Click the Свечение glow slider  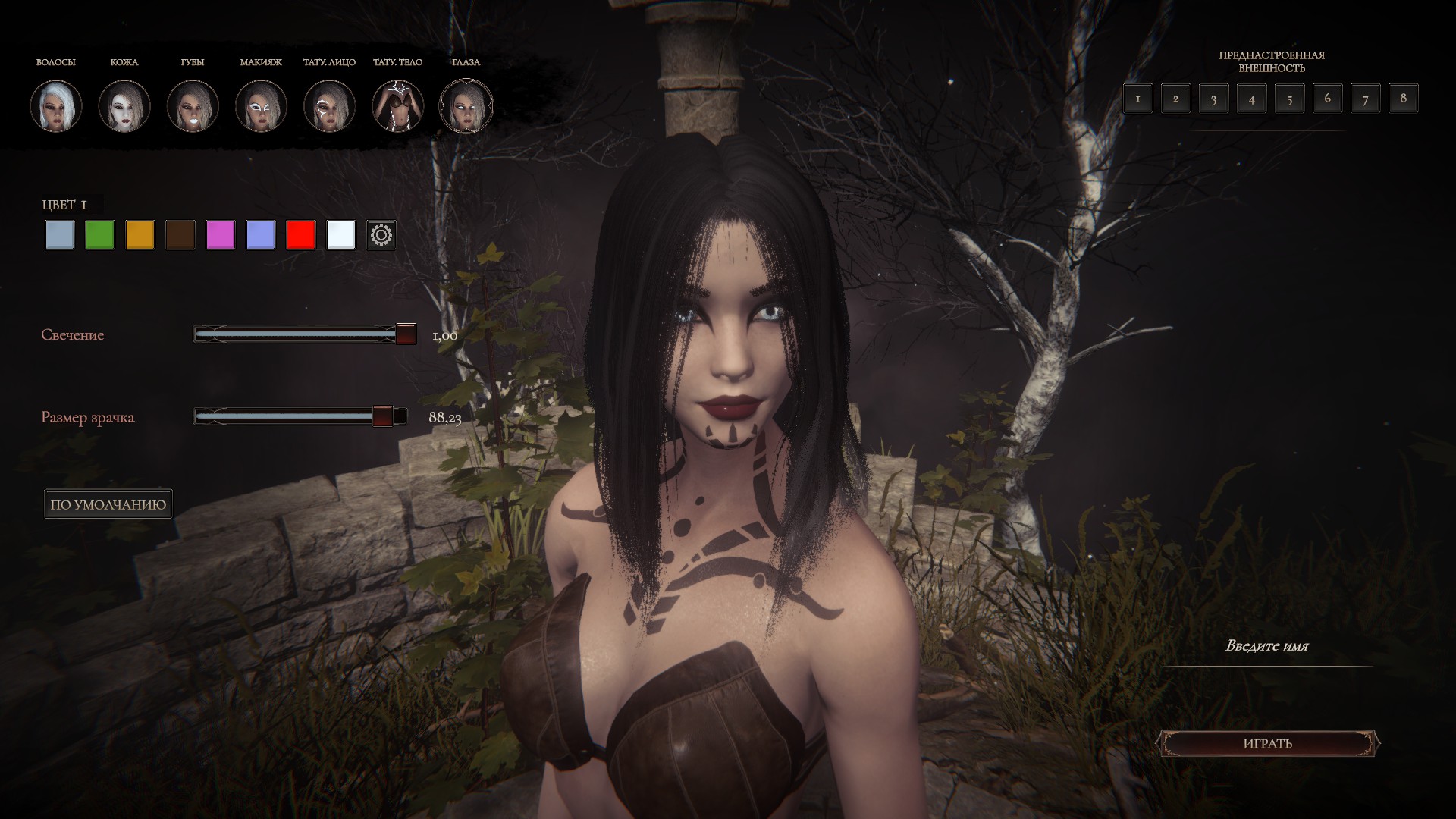(305, 334)
